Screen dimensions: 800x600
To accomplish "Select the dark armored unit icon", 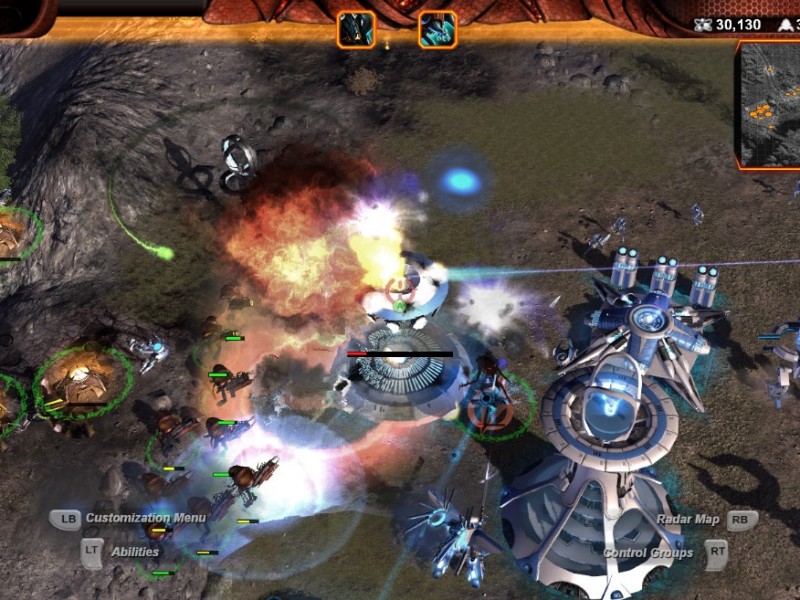I will [x=356, y=29].
